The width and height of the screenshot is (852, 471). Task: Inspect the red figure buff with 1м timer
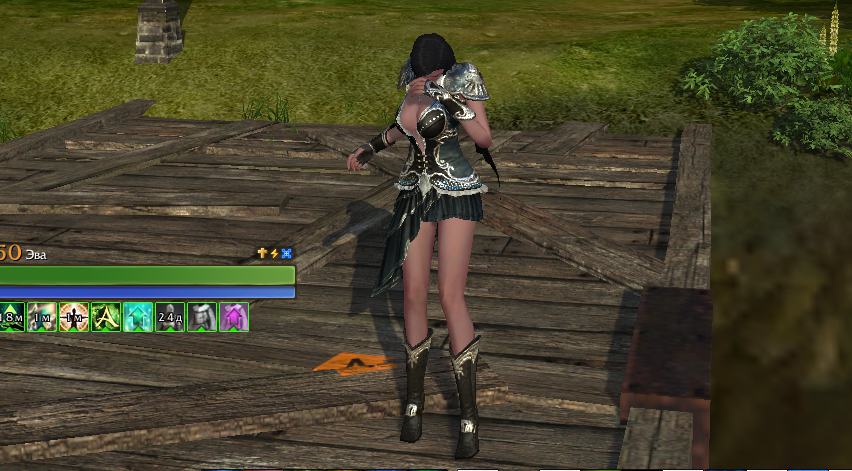point(74,317)
